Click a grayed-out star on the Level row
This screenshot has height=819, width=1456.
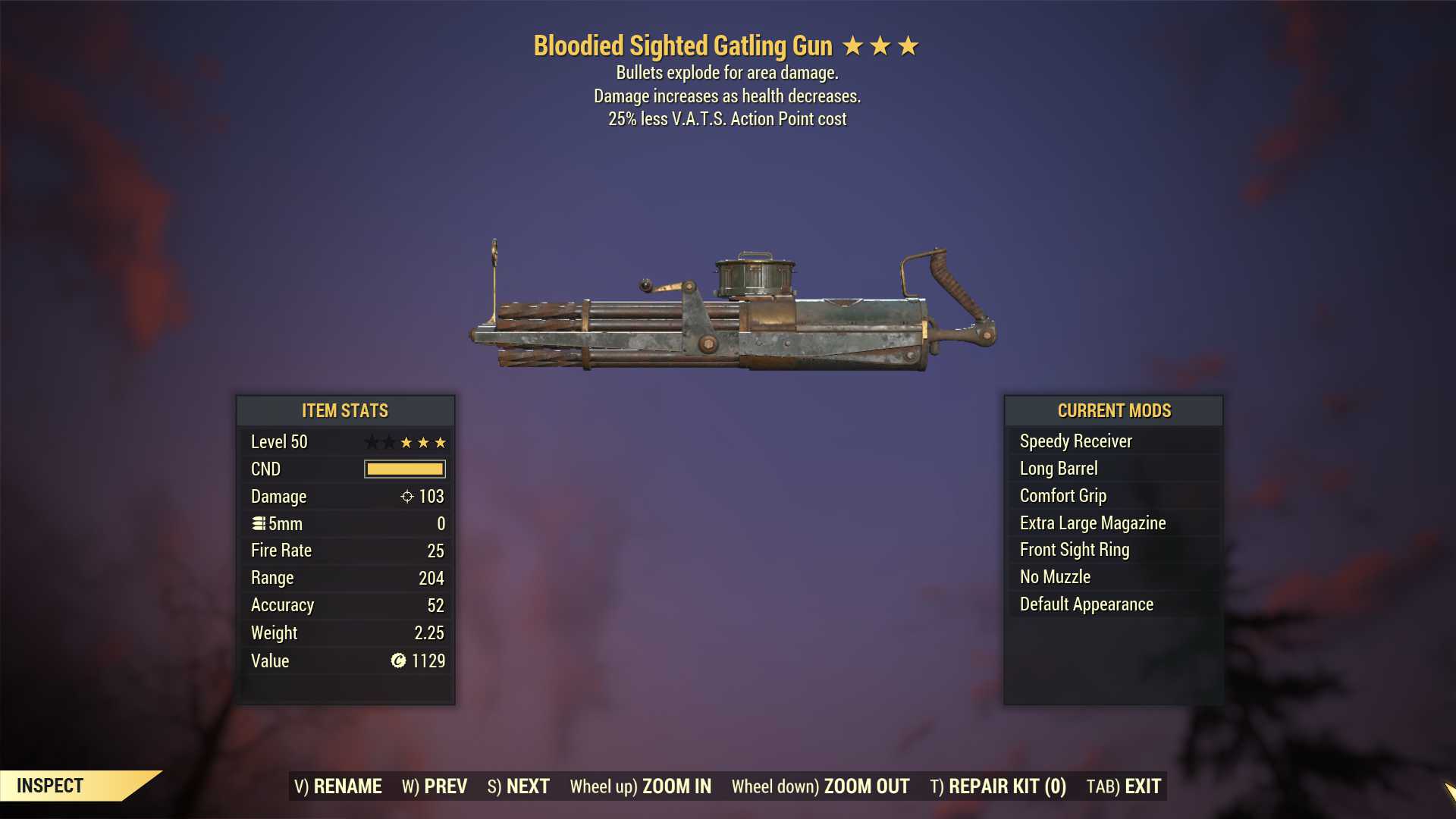coord(373,442)
